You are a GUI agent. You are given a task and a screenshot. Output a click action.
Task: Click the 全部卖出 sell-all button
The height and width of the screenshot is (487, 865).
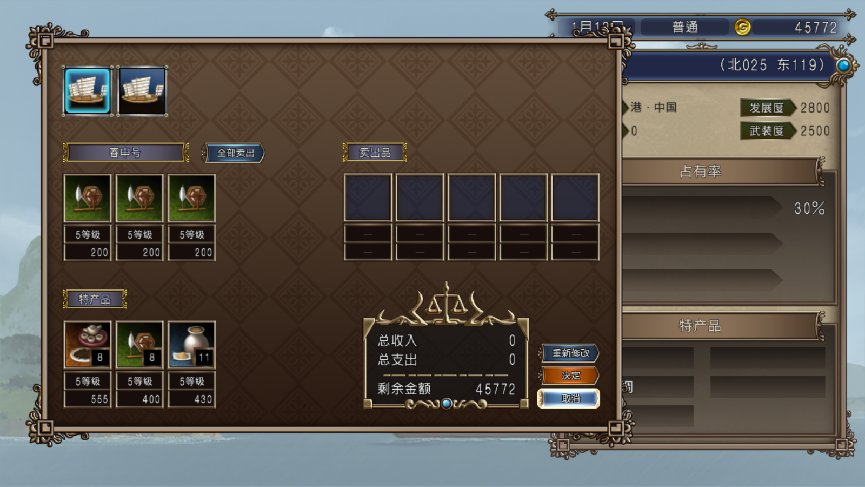234,153
